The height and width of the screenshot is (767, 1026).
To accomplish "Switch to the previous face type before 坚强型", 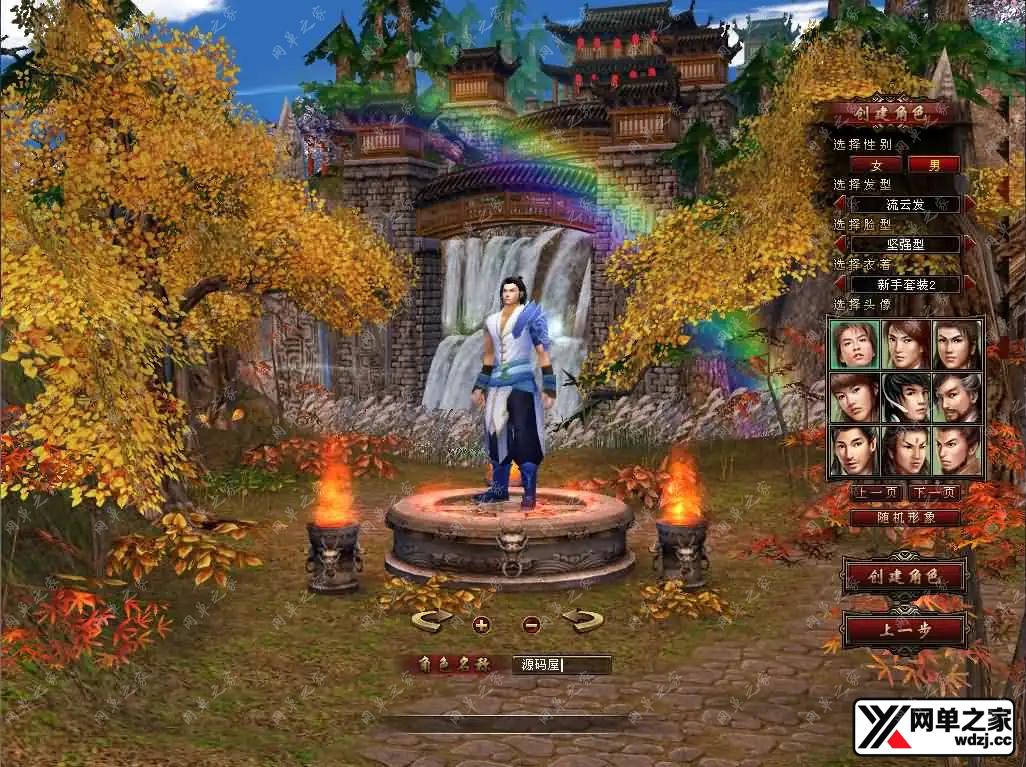I will 840,244.
